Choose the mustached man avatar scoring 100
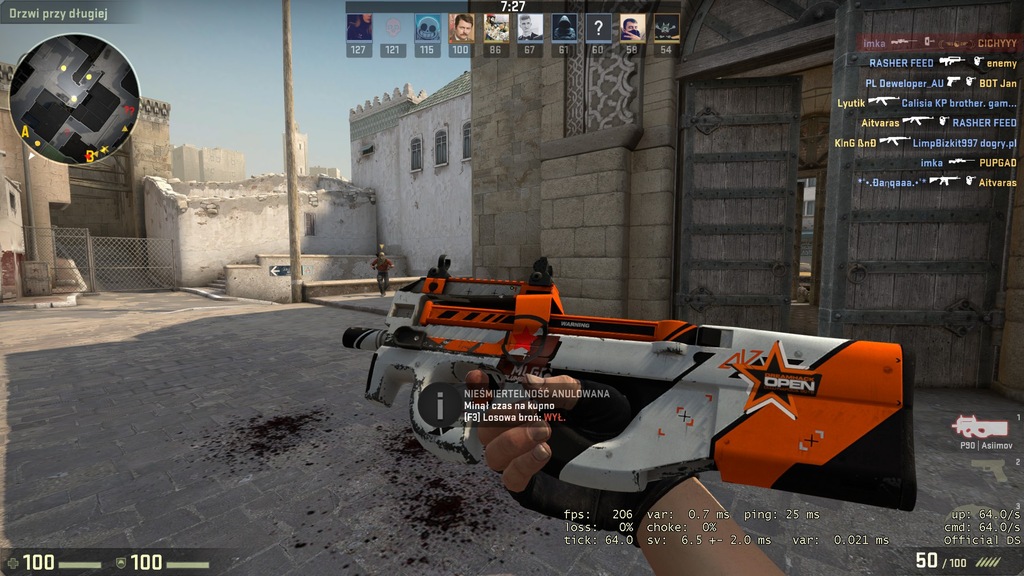Image resolution: width=1024 pixels, height=576 pixels. point(461,27)
